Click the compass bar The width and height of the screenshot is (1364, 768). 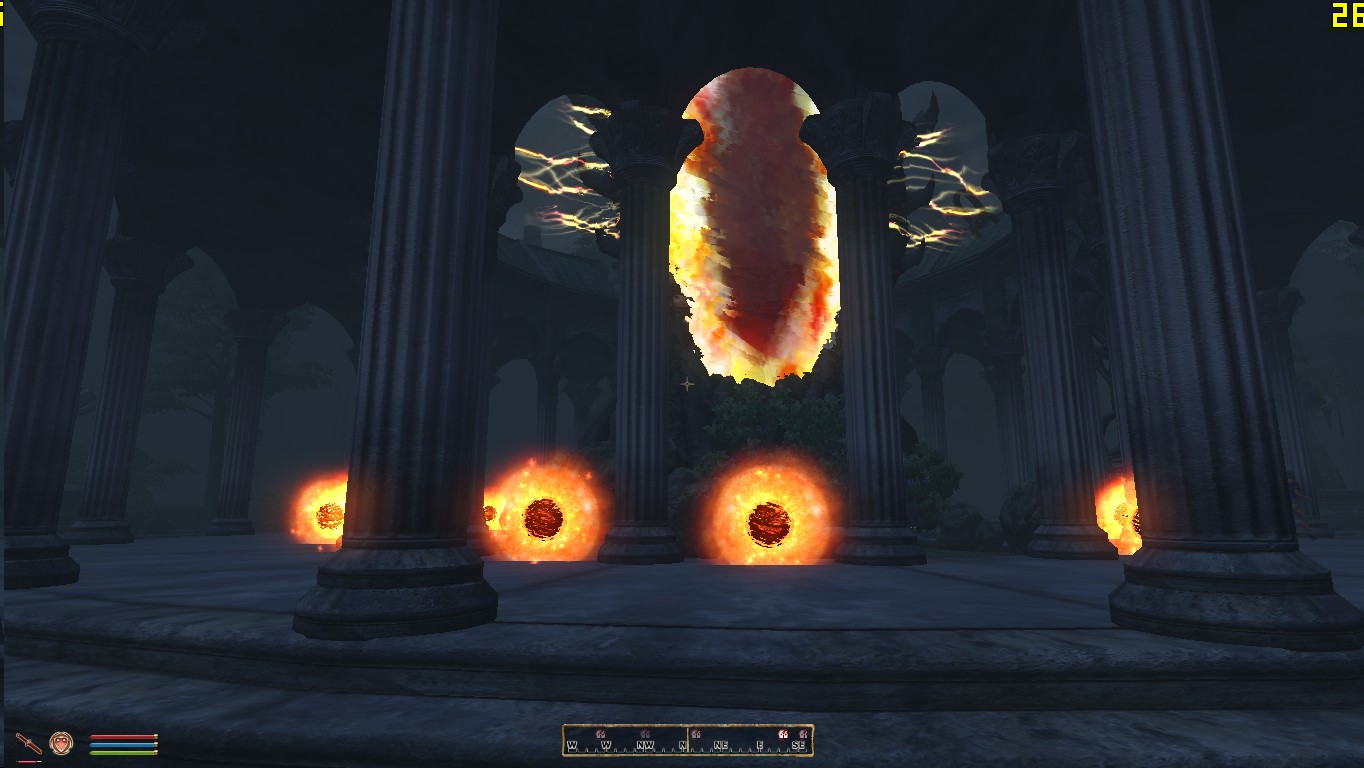pos(687,740)
